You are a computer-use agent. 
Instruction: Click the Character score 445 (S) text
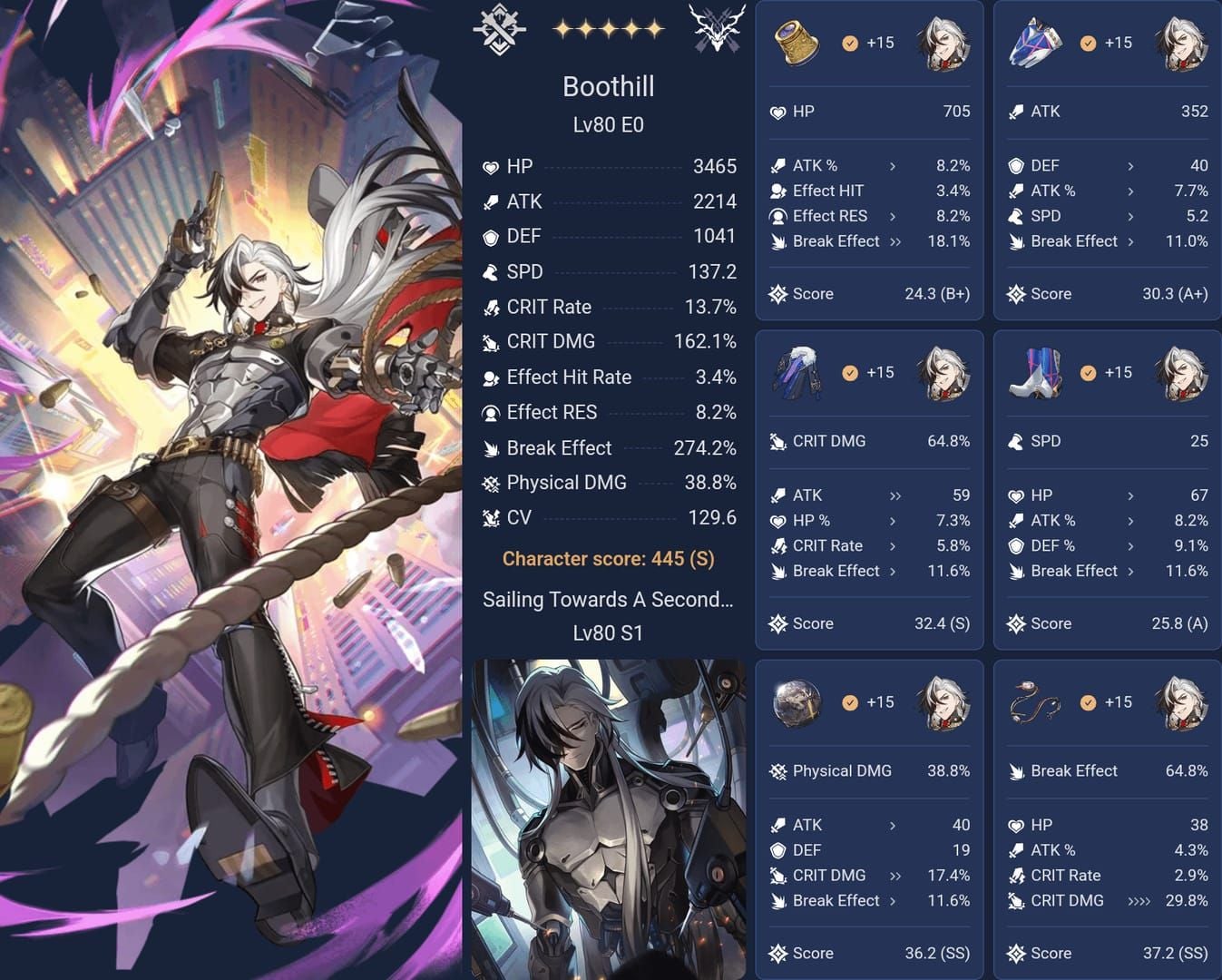[x=608, y=559]
